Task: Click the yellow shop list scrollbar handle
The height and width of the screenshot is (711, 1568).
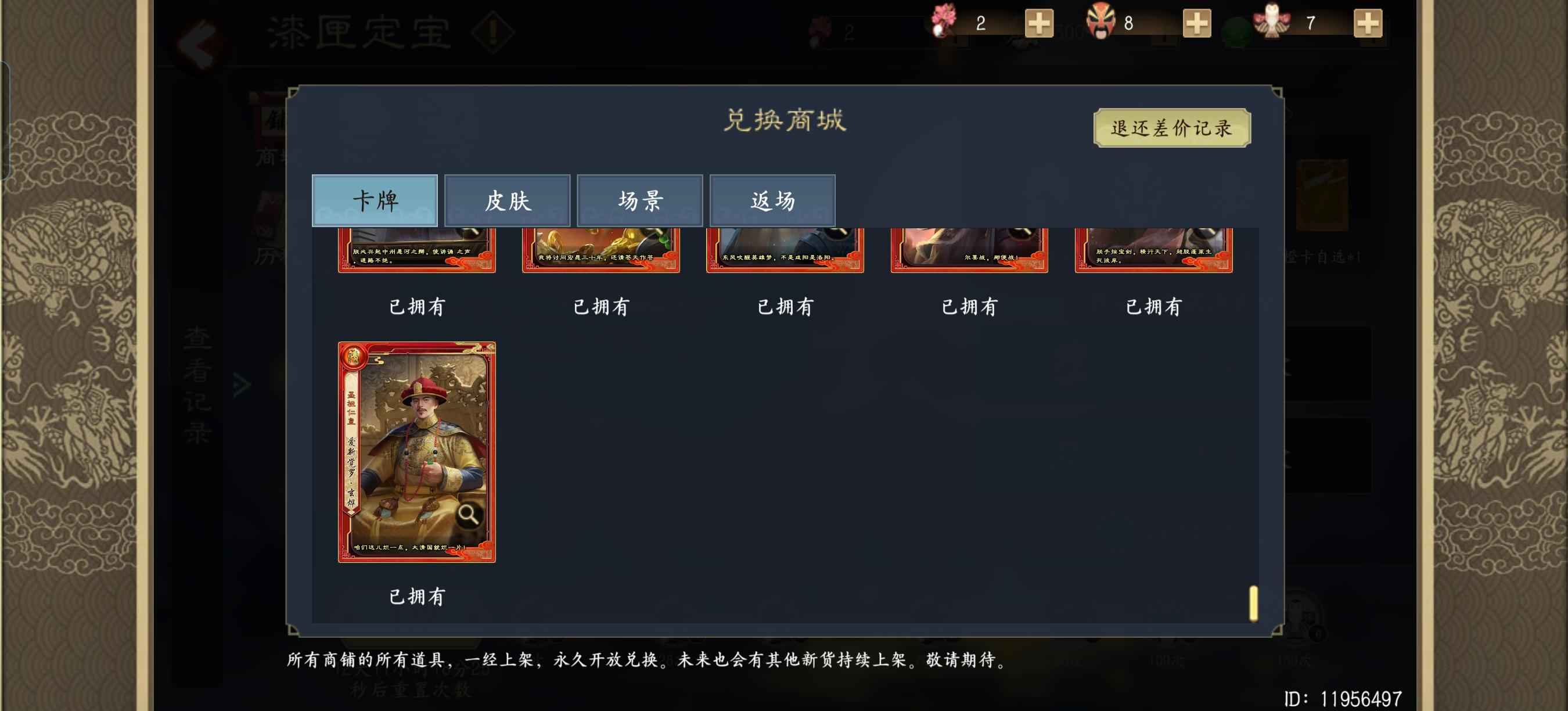Action: (1253, 602)
